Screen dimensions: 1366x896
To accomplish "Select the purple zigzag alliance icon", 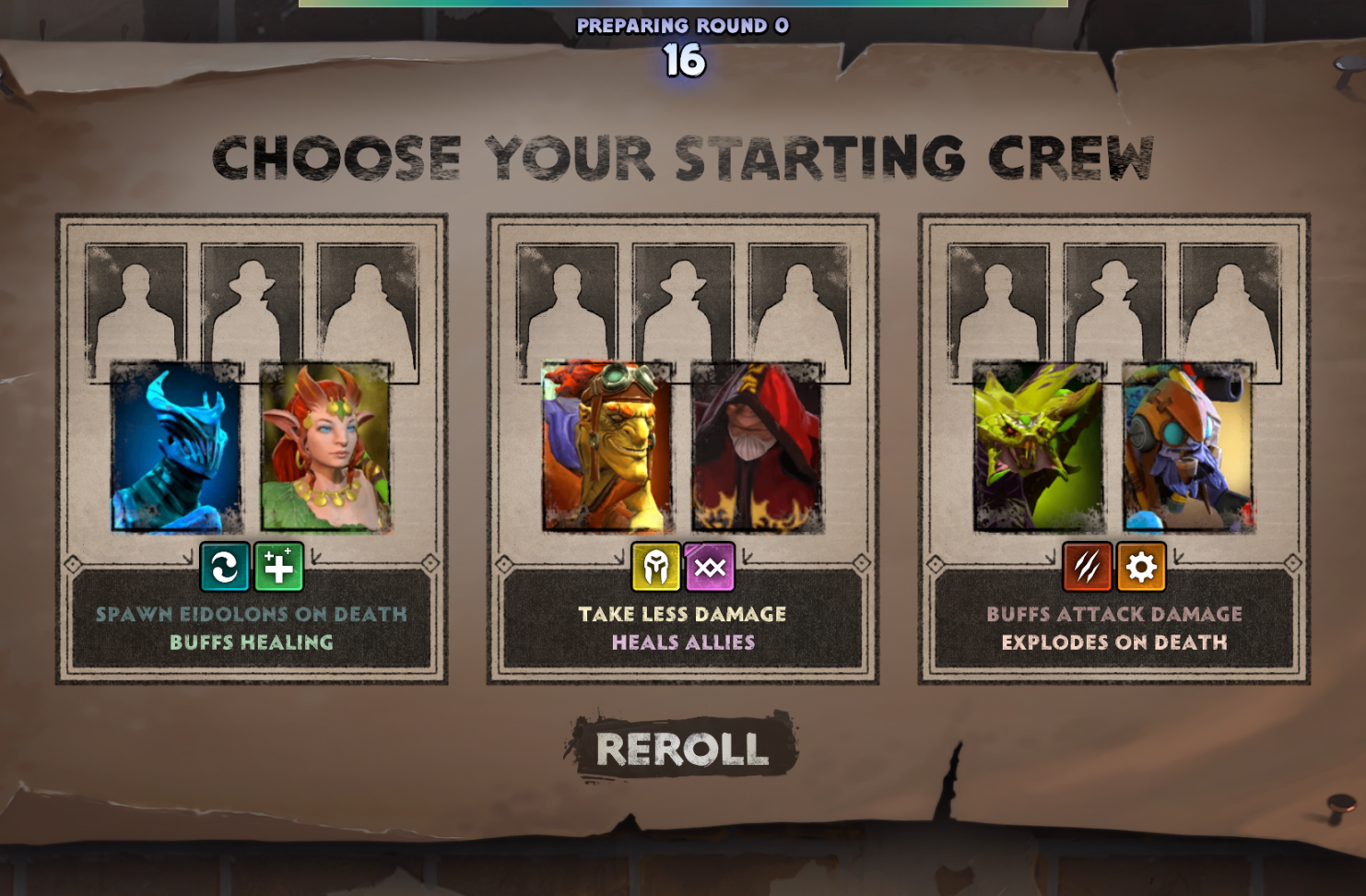I will pyautogui.click(x=710, y=567).
